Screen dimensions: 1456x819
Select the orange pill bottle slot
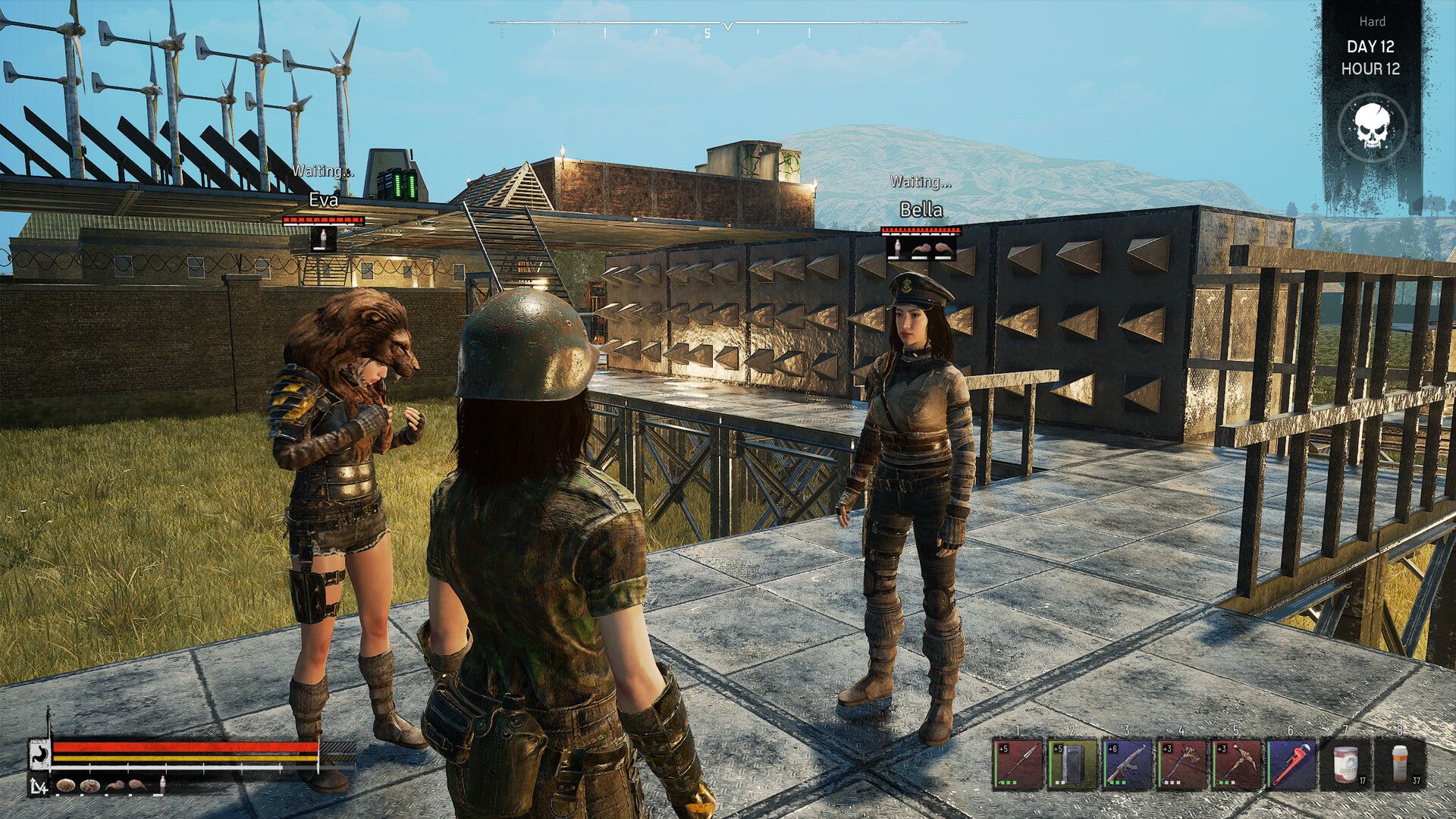click(1401, 764)
